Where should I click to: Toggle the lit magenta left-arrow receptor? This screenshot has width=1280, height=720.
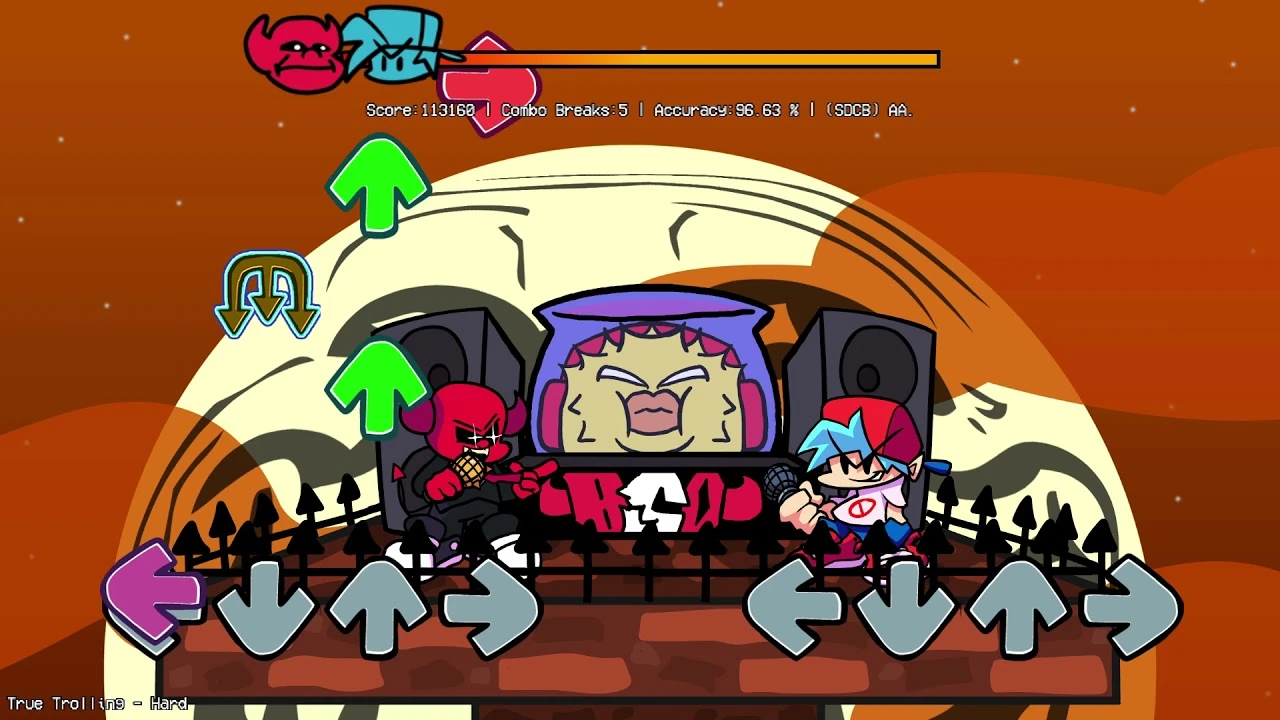click(155, 595)
